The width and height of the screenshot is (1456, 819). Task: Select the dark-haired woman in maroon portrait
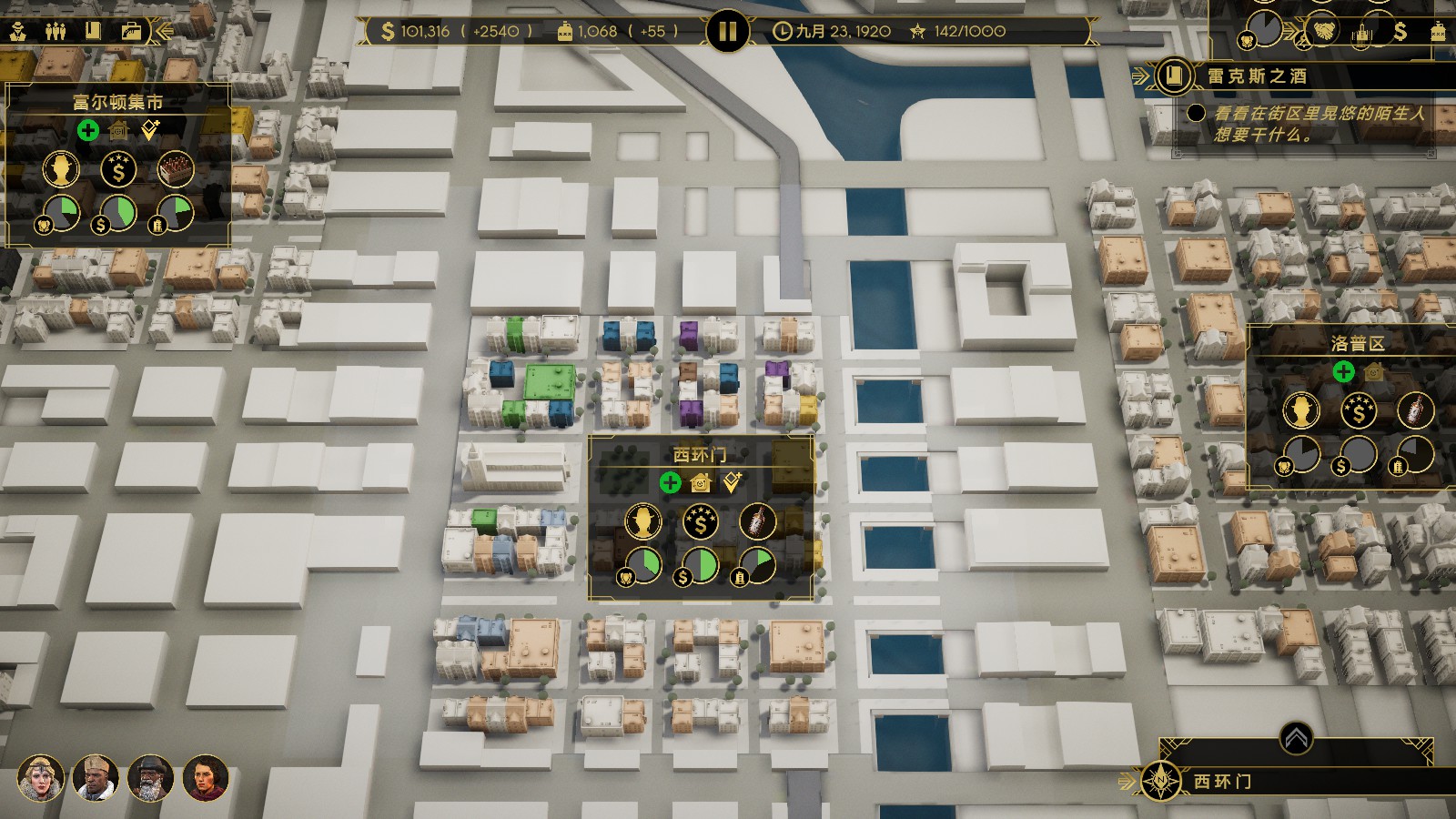[205, 777]
